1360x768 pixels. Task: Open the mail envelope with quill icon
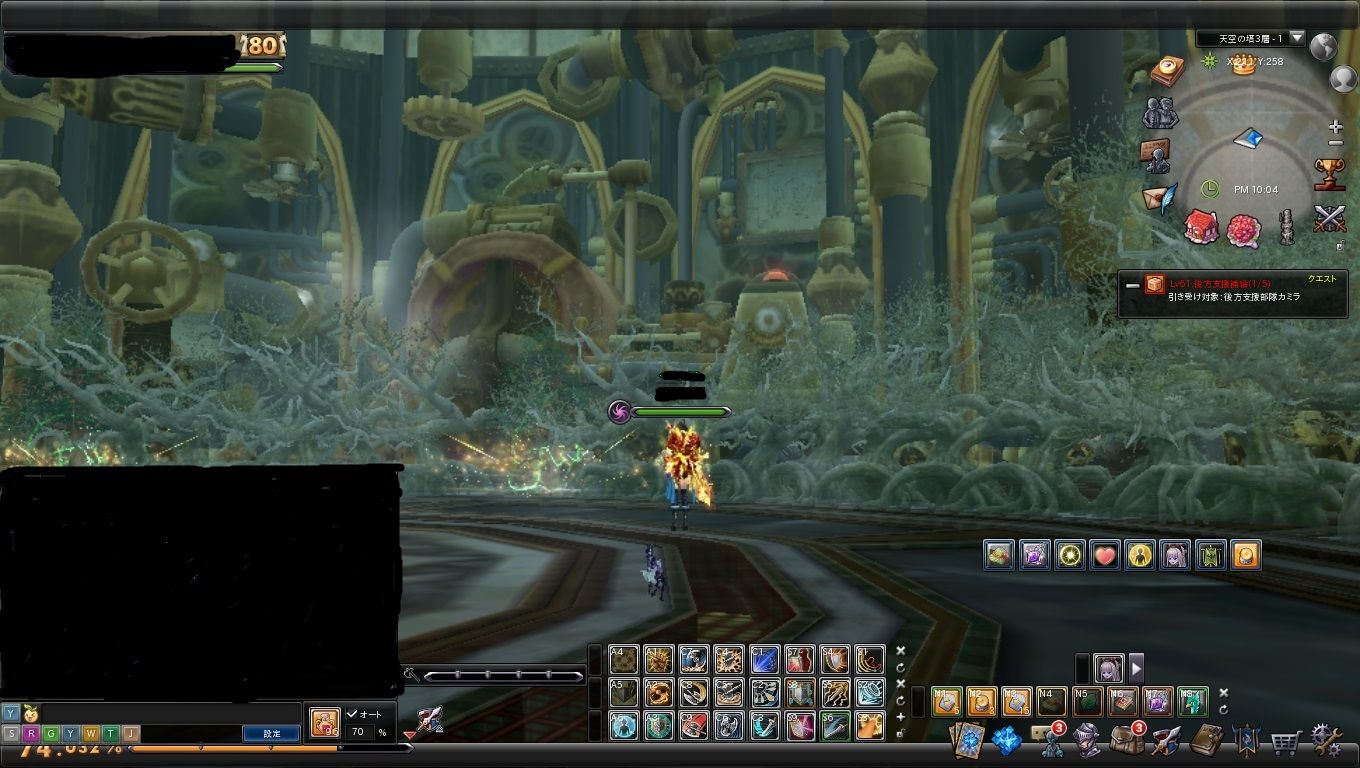pyautogui.click(x=1160, y=196)
